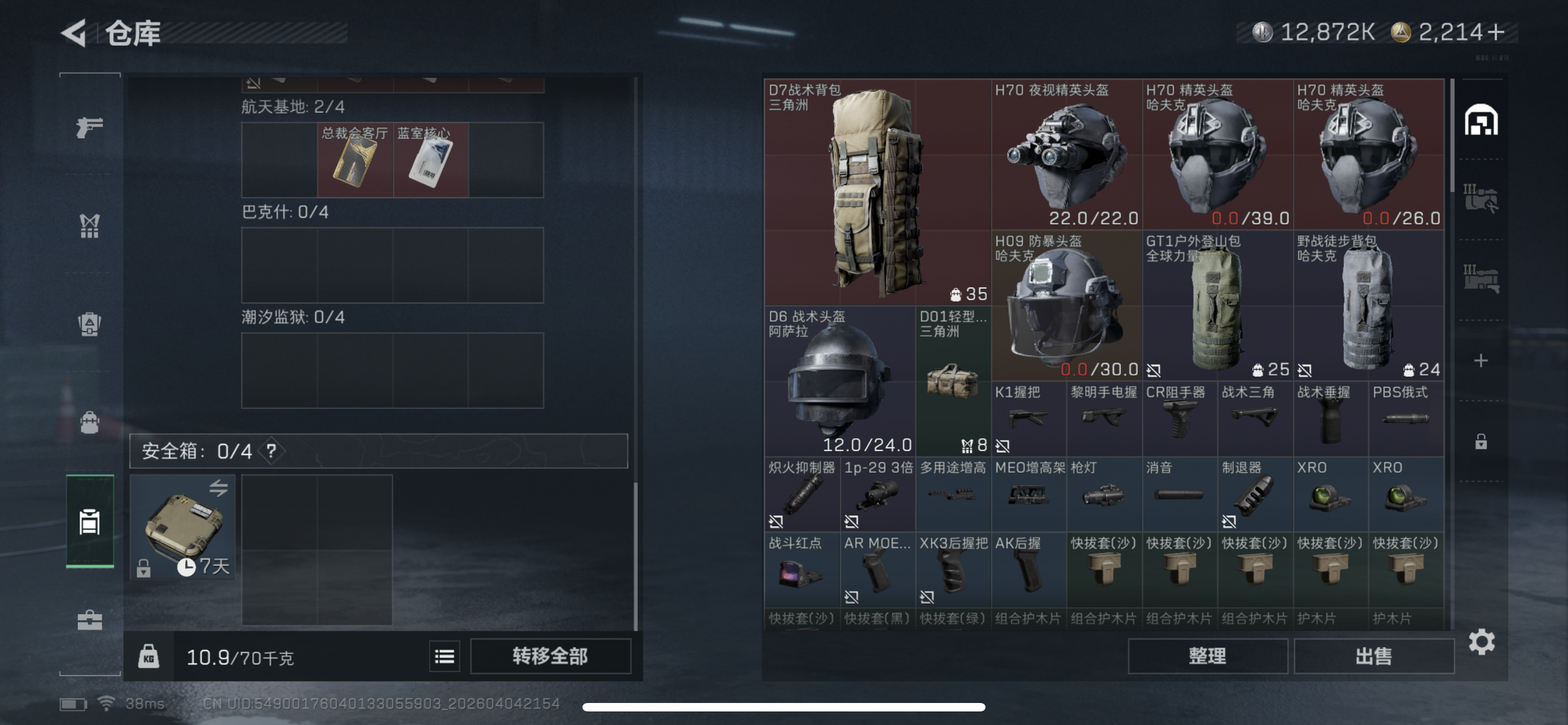Tap the back arrow next to 仓库
1568x725 pixels.
click(76, 33)
